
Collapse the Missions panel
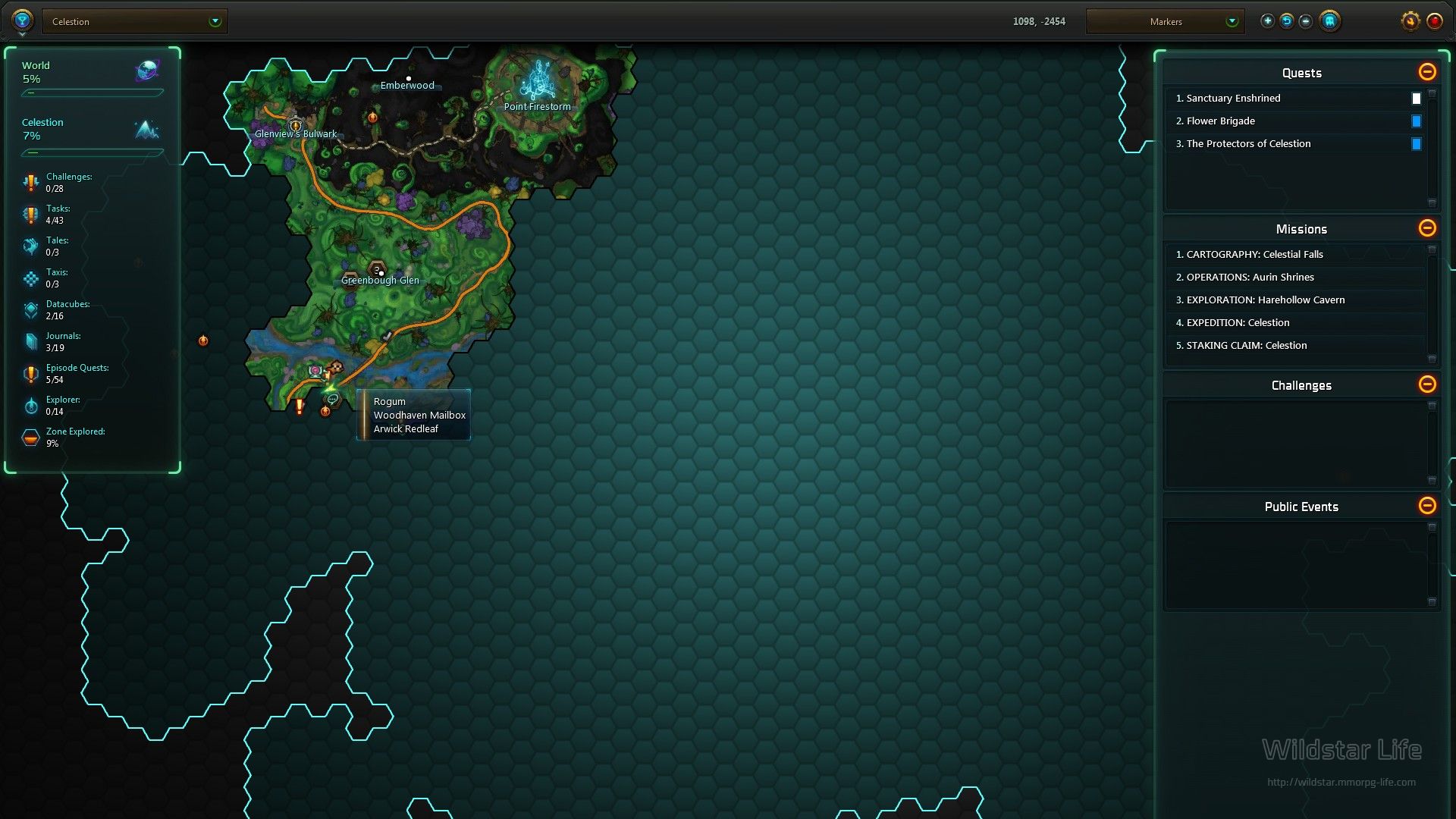(1427, 228)
